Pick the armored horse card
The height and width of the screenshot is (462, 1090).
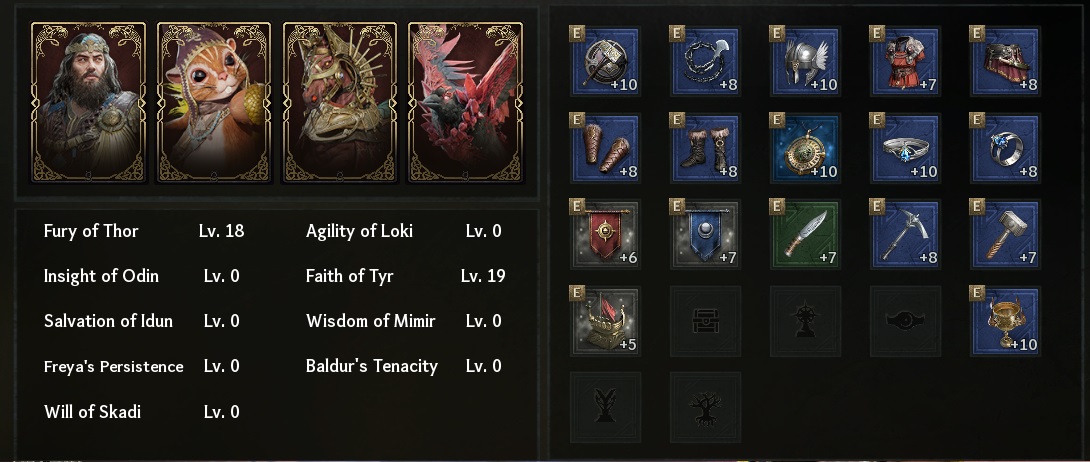click(340, 101)
